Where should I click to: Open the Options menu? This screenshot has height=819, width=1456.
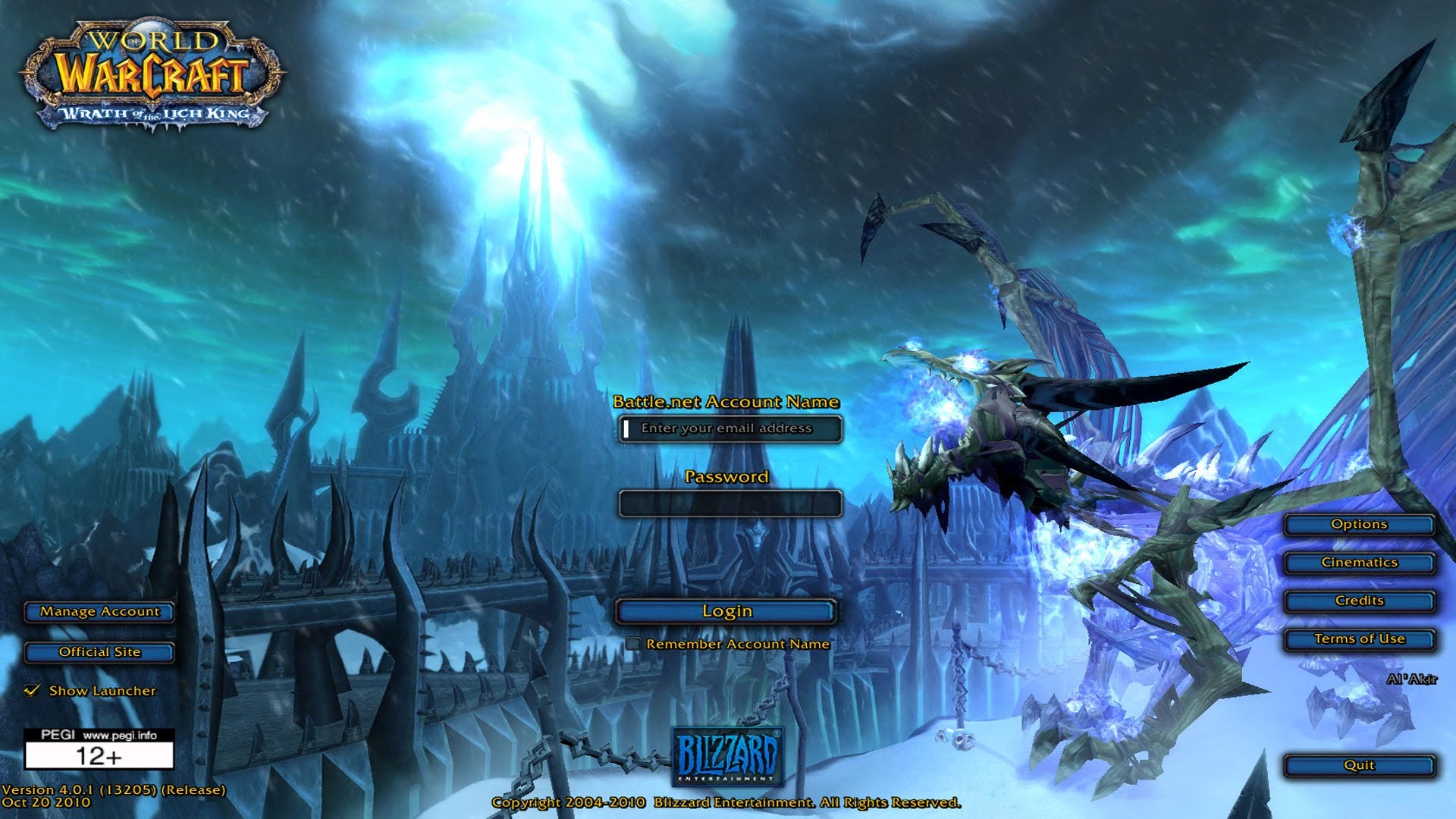[x=1360, y=524]
